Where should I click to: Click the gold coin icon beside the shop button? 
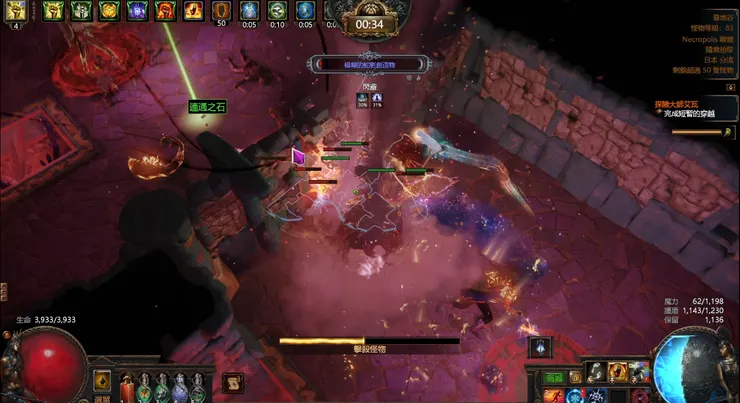(x=575, y=378)
